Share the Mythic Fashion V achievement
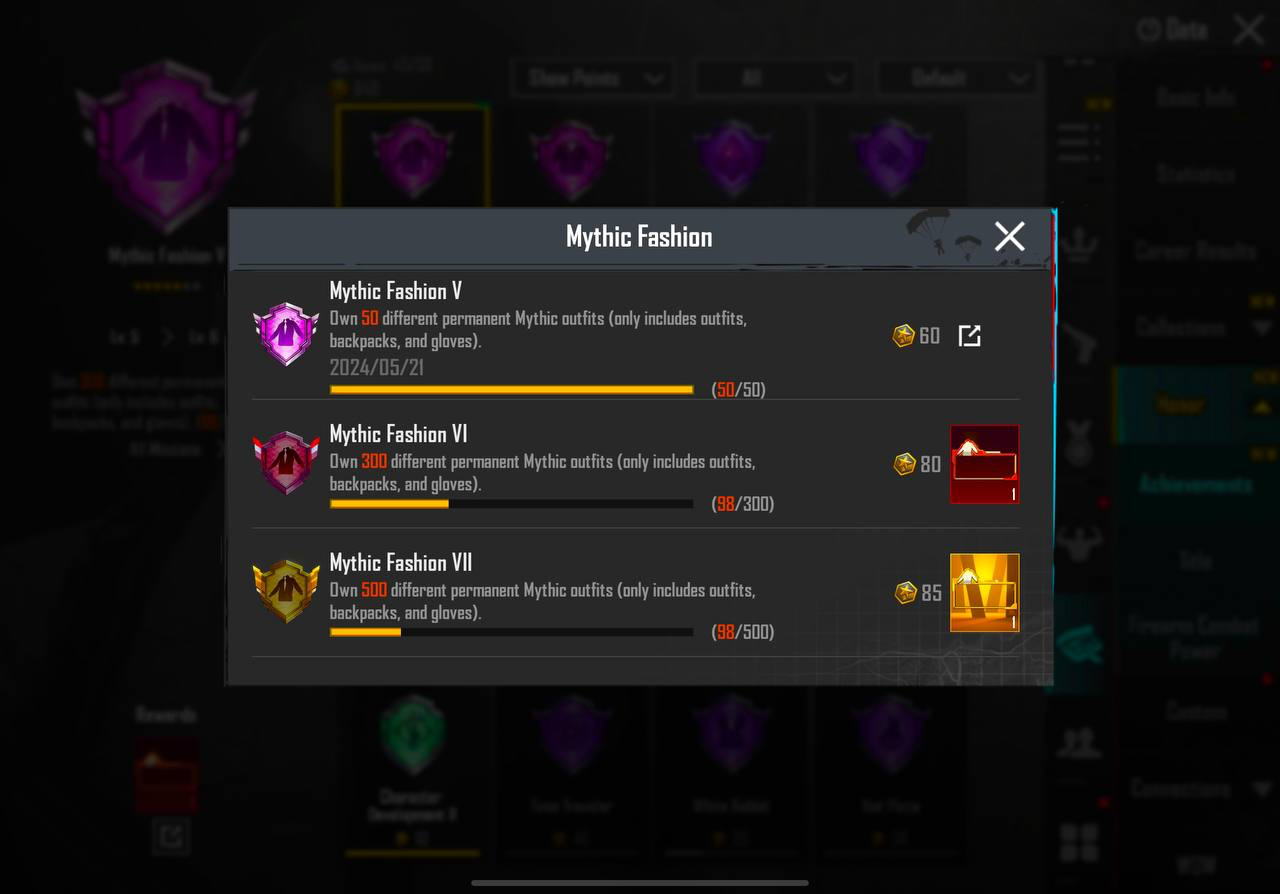Screen dimensions: 1280x894 969,336
